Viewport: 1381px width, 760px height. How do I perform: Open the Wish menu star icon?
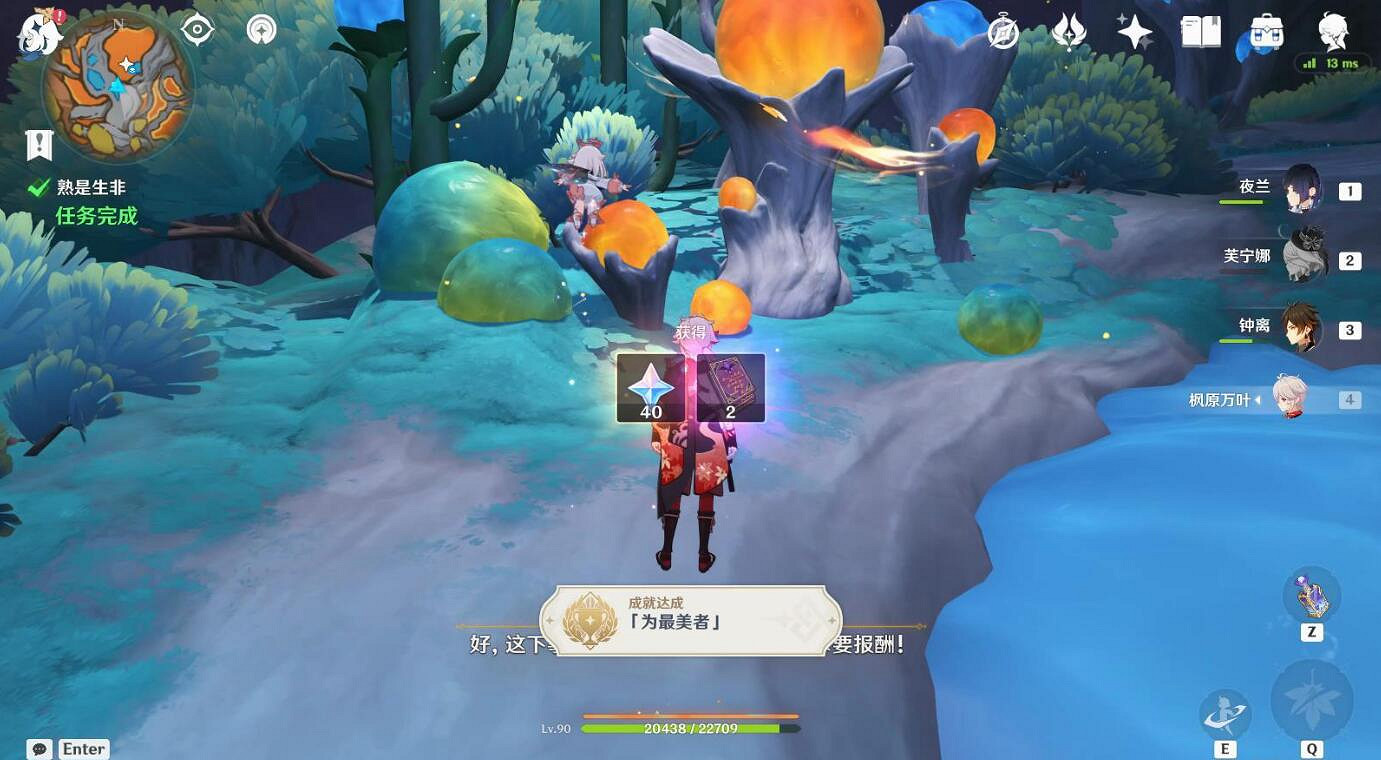(x=1134, y=30)
